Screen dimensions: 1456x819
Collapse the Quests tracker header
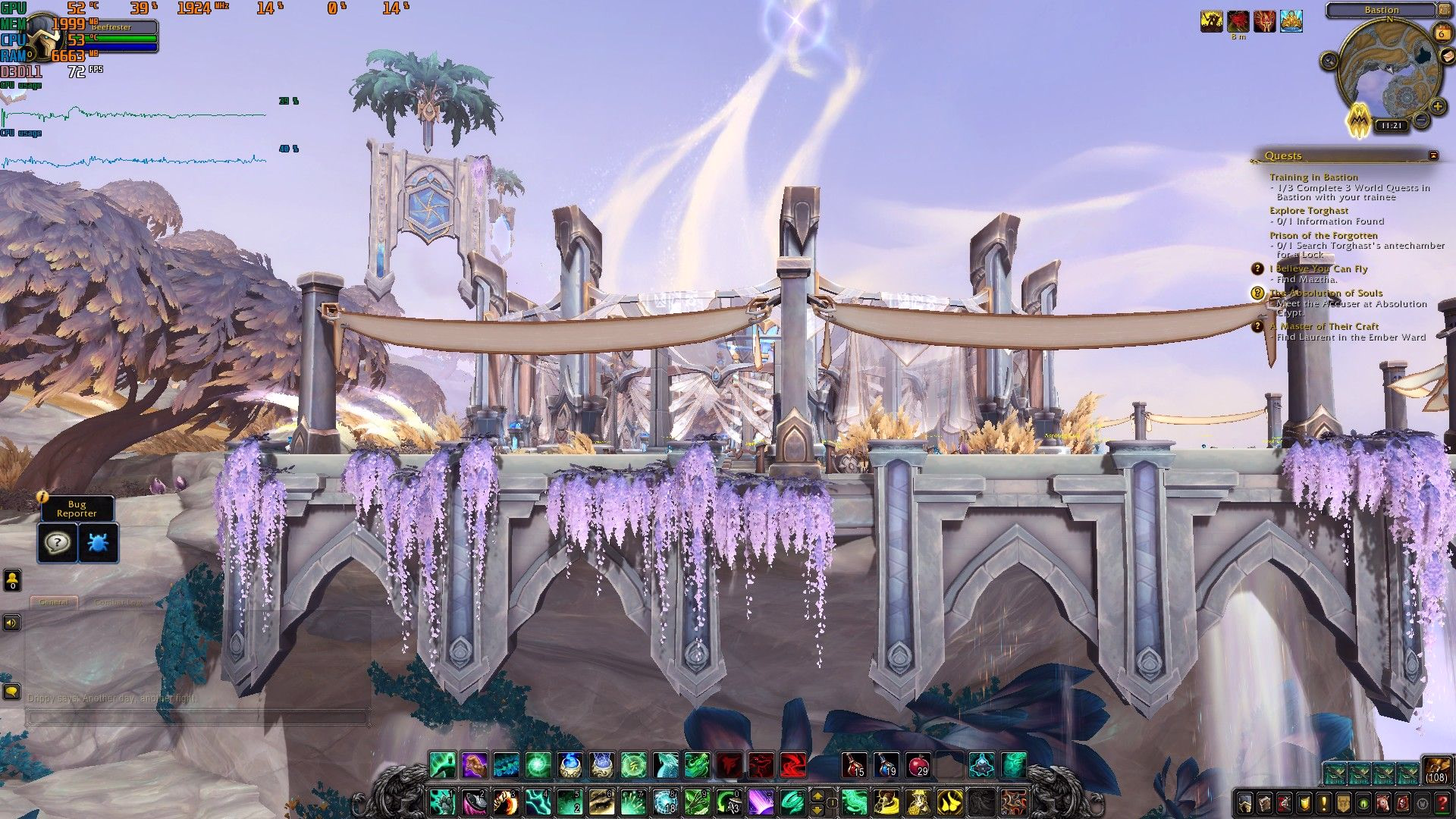[1433, 155]
